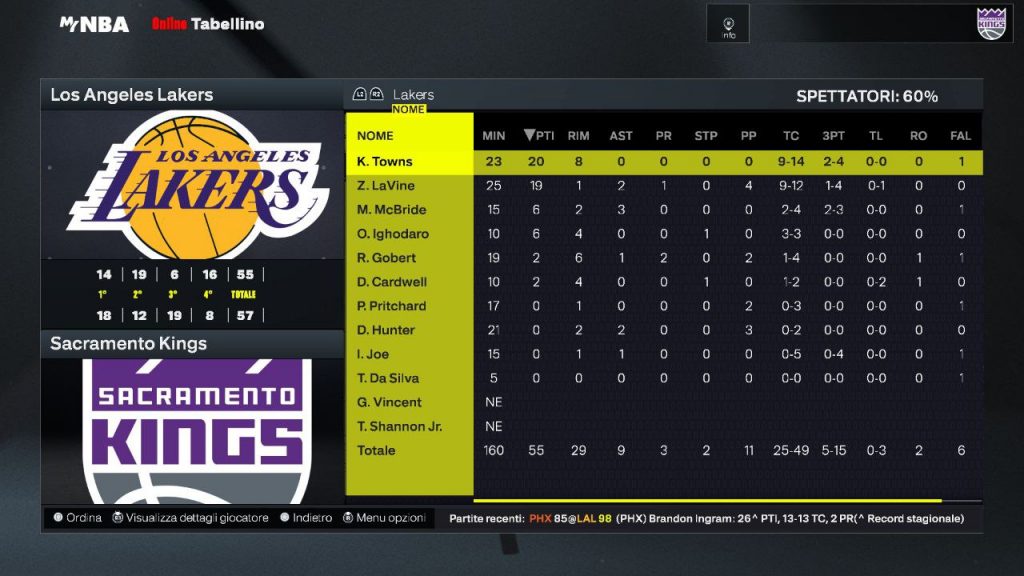The width and height of the screenshot is (1024, 576).
Task: Select G. Vincent in the roster list
Action: click(x=389, y=402)
